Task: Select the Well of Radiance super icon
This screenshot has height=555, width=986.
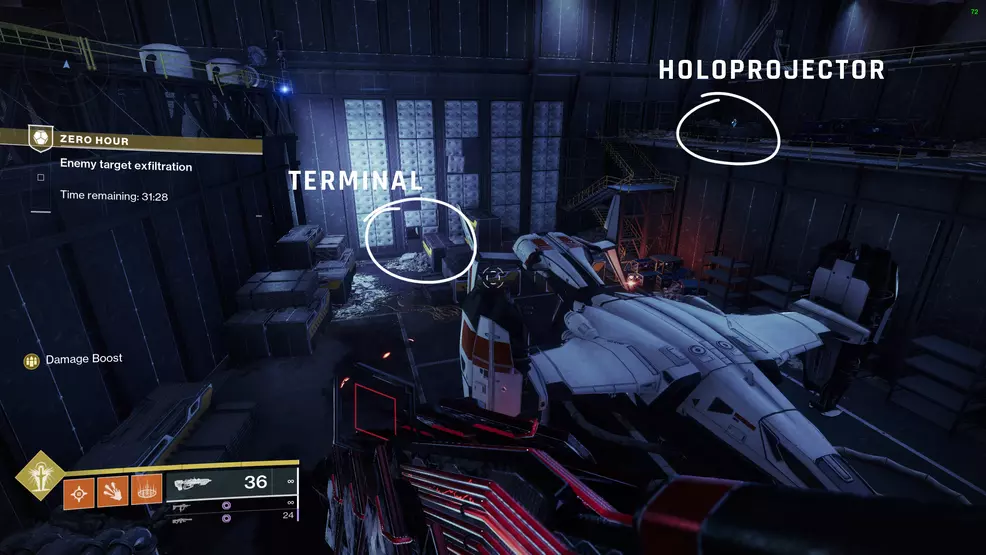Action: pos(41,476)
